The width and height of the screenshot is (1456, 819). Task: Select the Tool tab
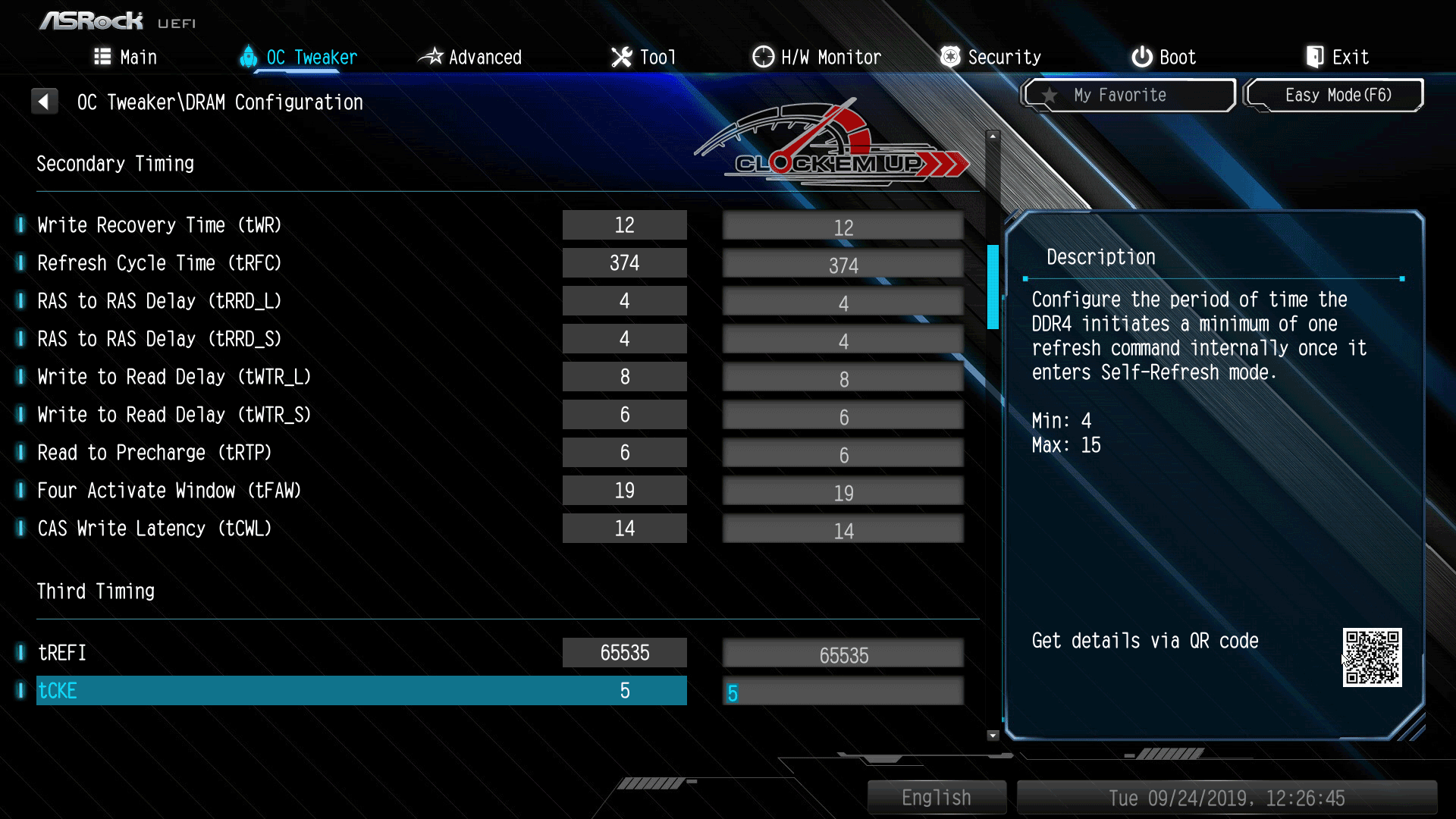pos(643,57)
